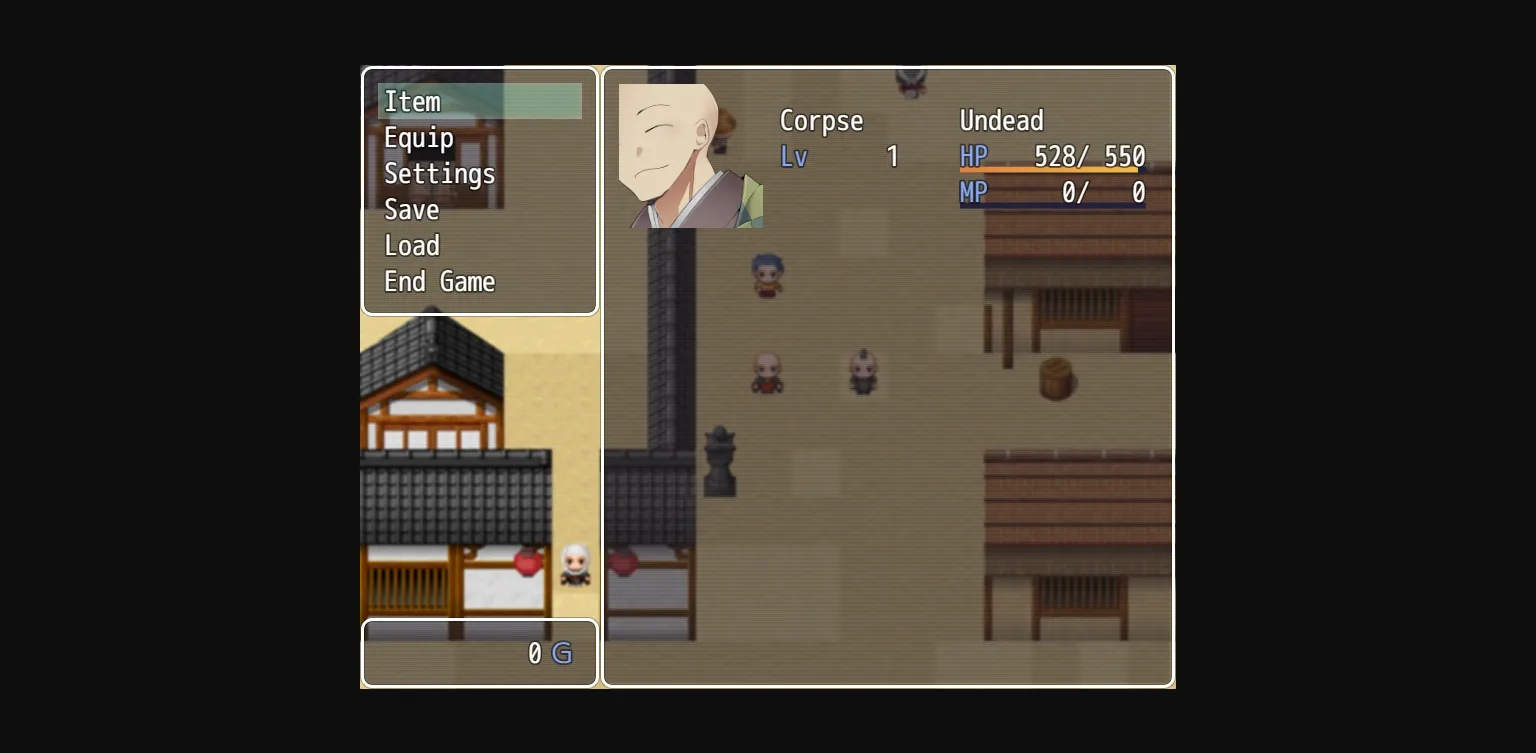Image resolution: width=1536 pixels, height=753 pixels.
Task: Click the gold amount display showing 0 G
Action: [x=545, y=653]
